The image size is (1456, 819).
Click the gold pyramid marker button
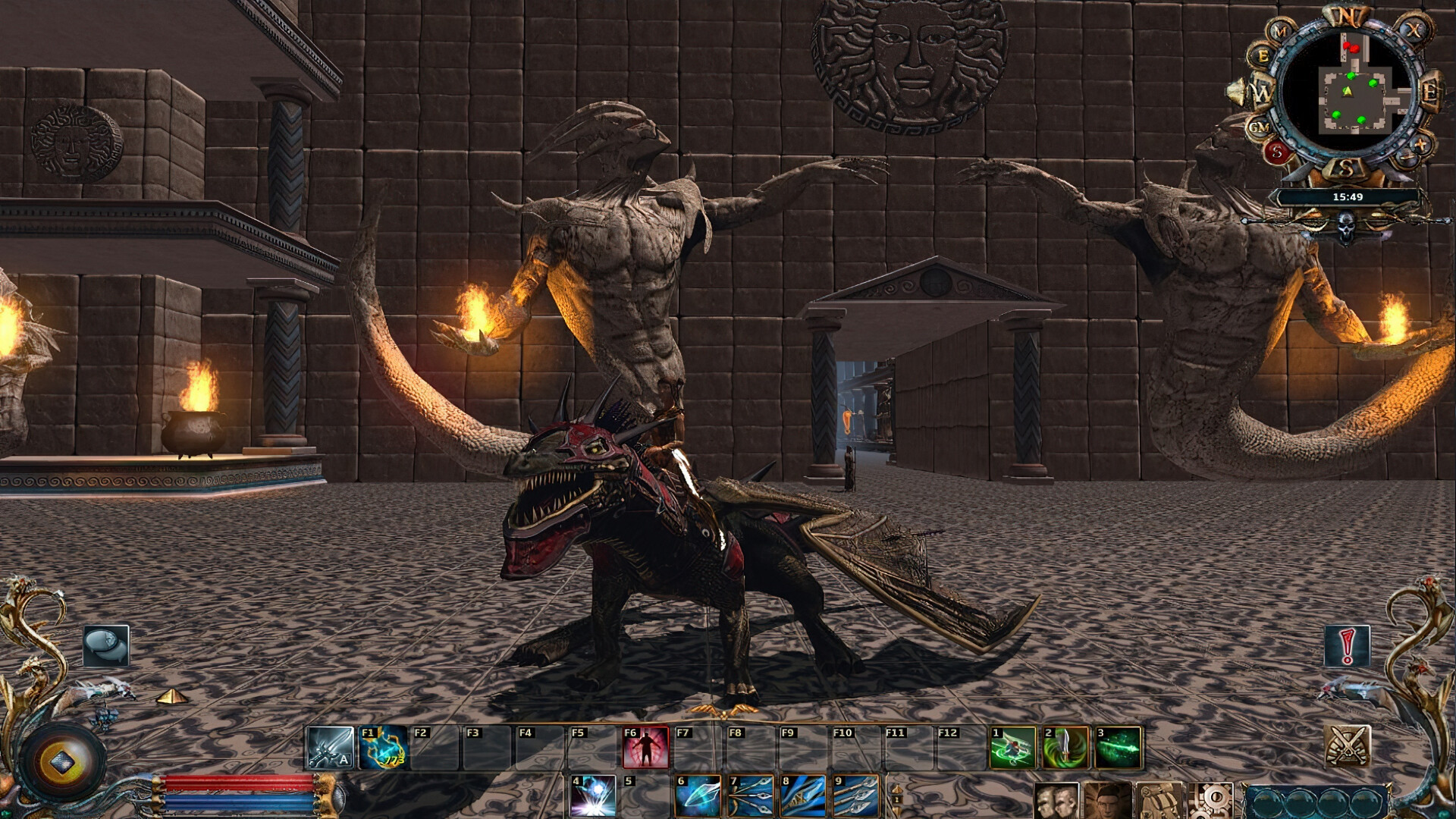tap(173, 696)
